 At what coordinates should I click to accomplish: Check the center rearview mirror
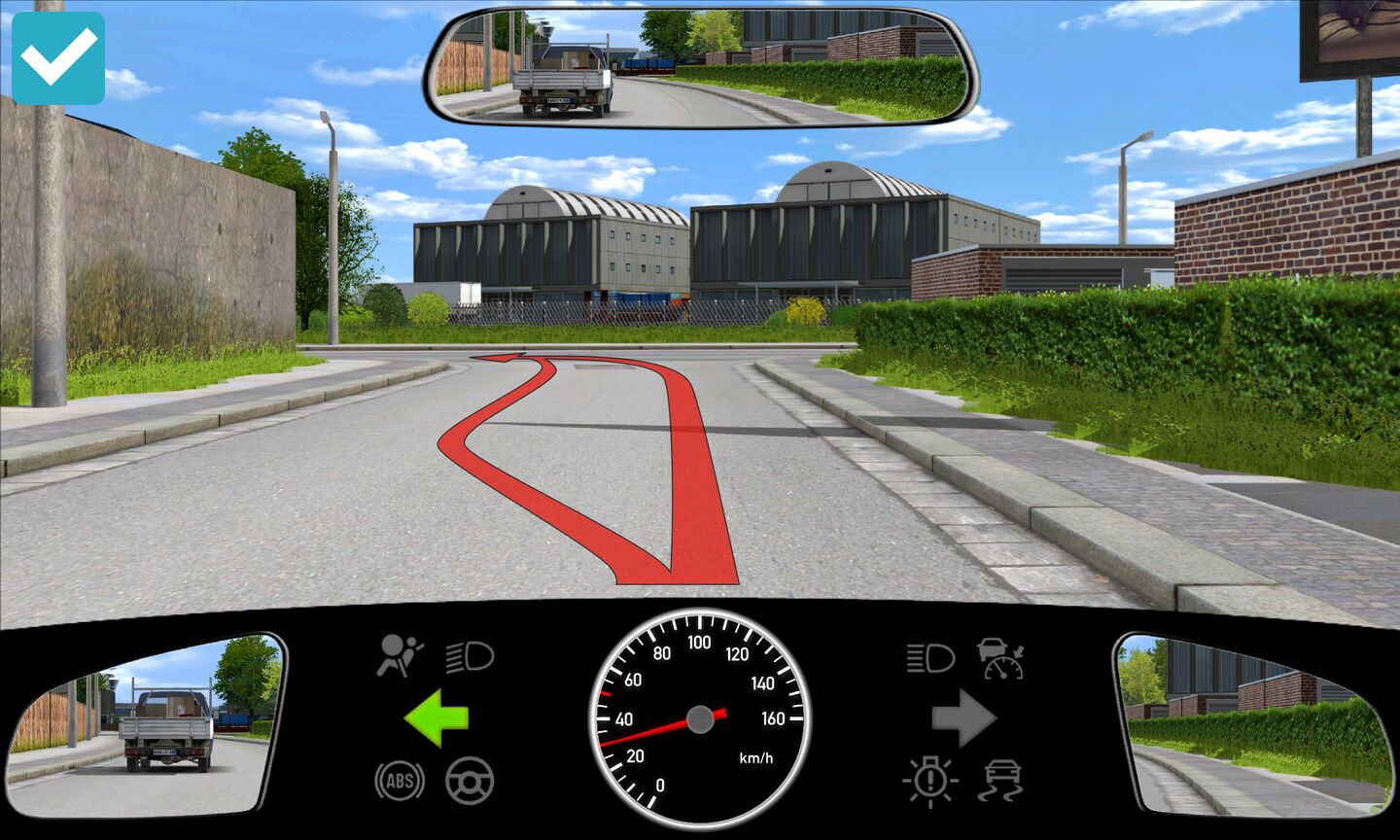(701, 67)
